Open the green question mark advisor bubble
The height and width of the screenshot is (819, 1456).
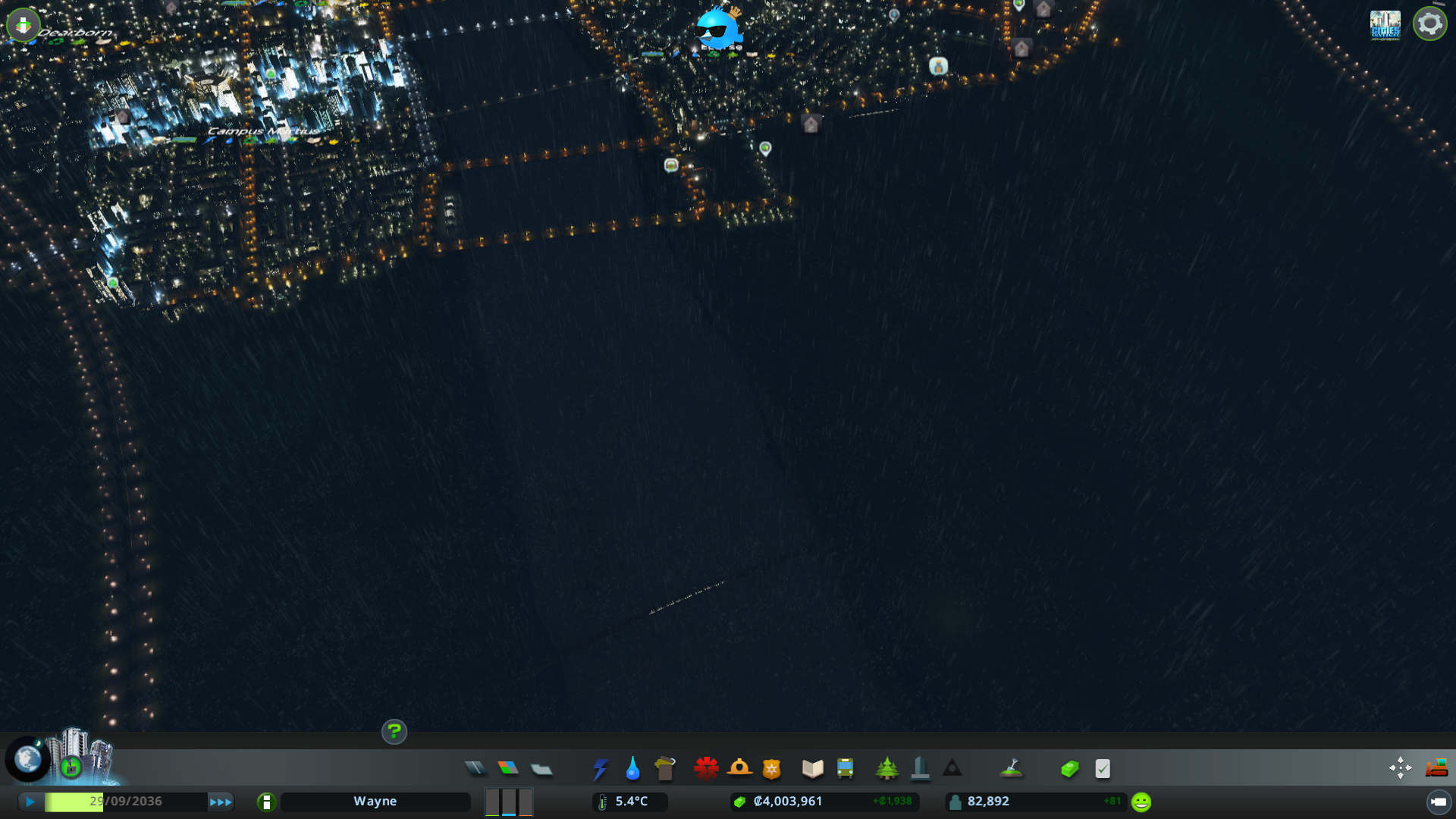[x=394, y=732]
